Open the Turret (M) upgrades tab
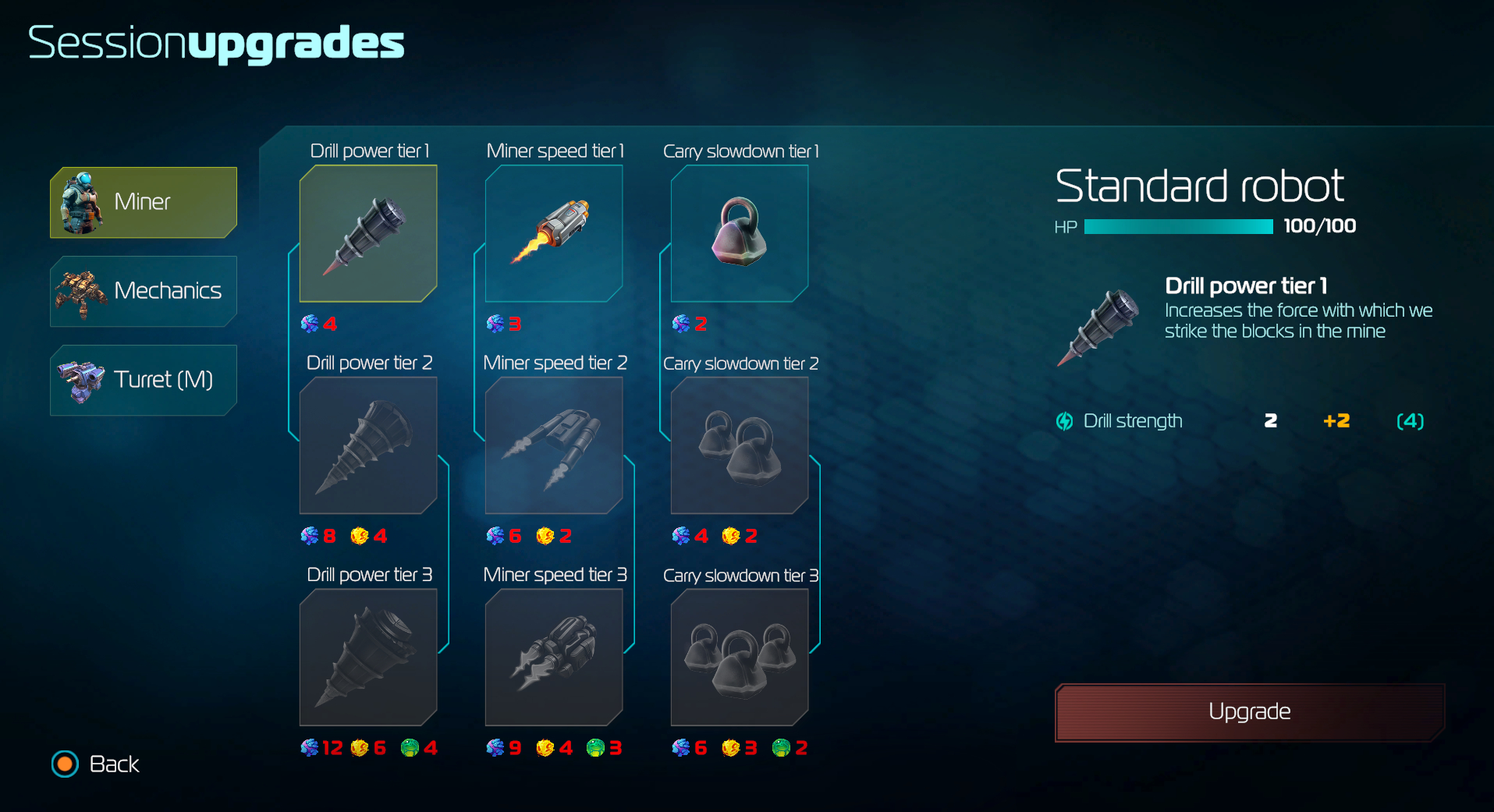 (x=144, y=380)
